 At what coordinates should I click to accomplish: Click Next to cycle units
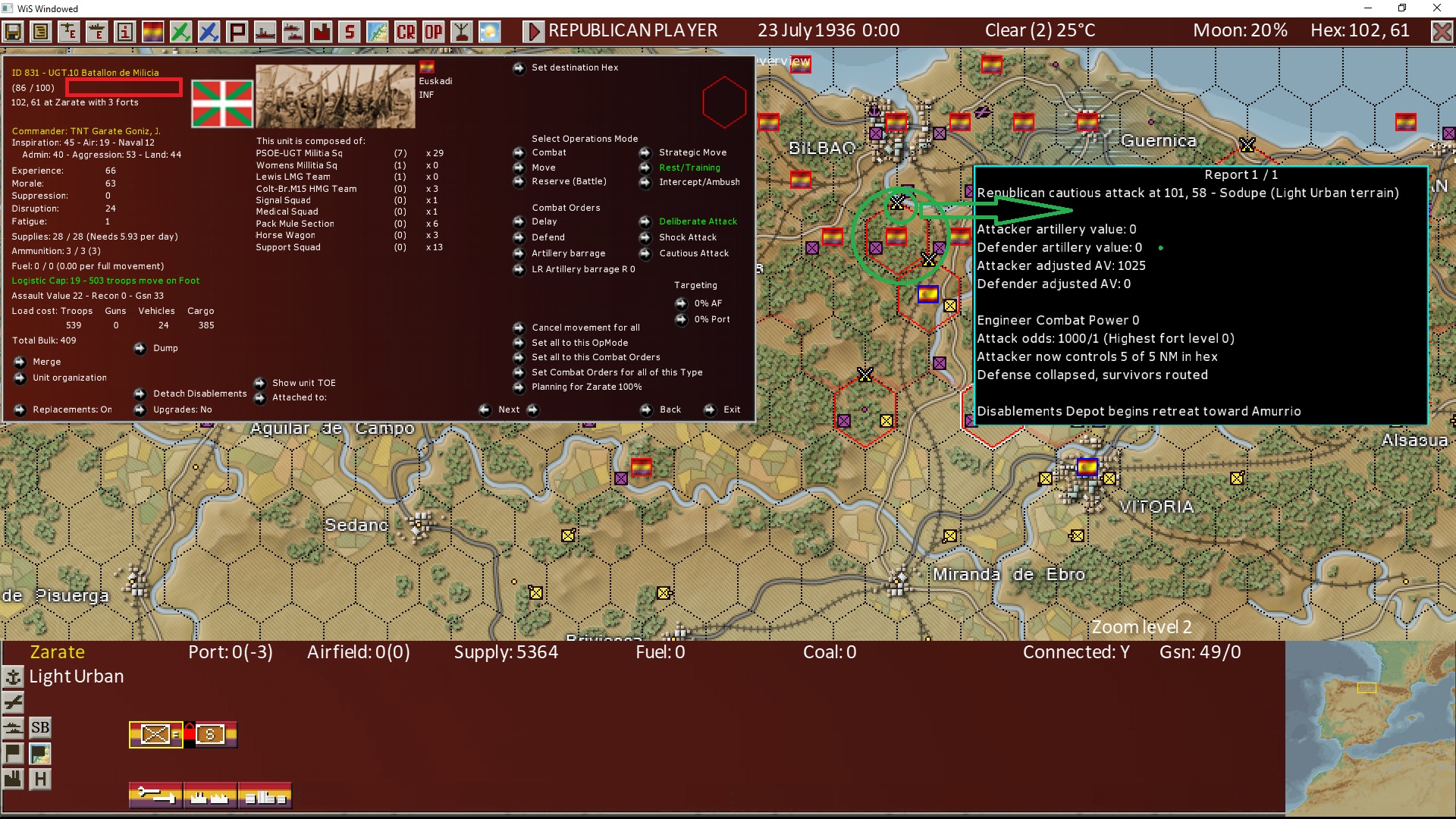click(508, 409)
